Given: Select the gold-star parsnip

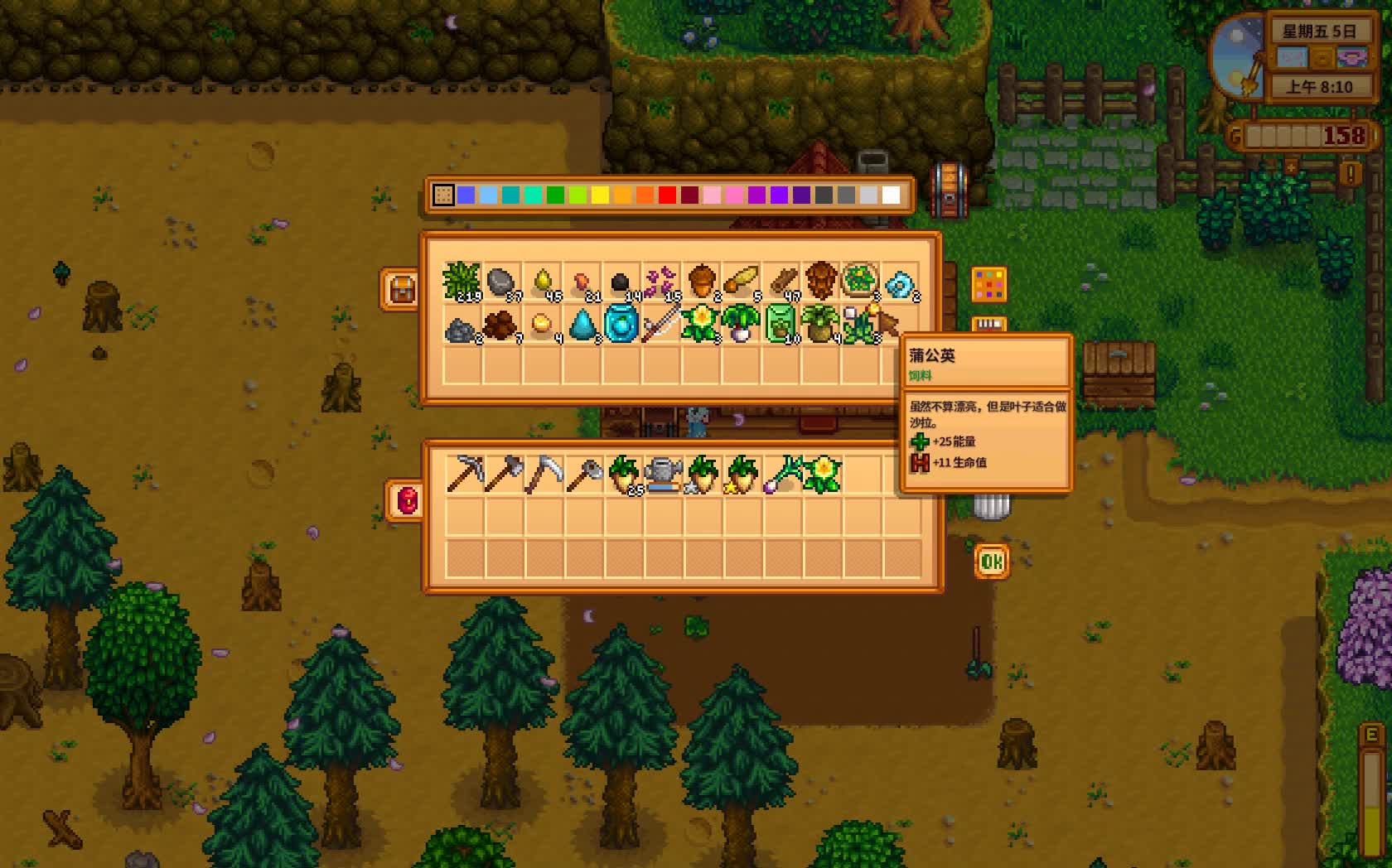Looking at the screenshot, I should (742, 474).
